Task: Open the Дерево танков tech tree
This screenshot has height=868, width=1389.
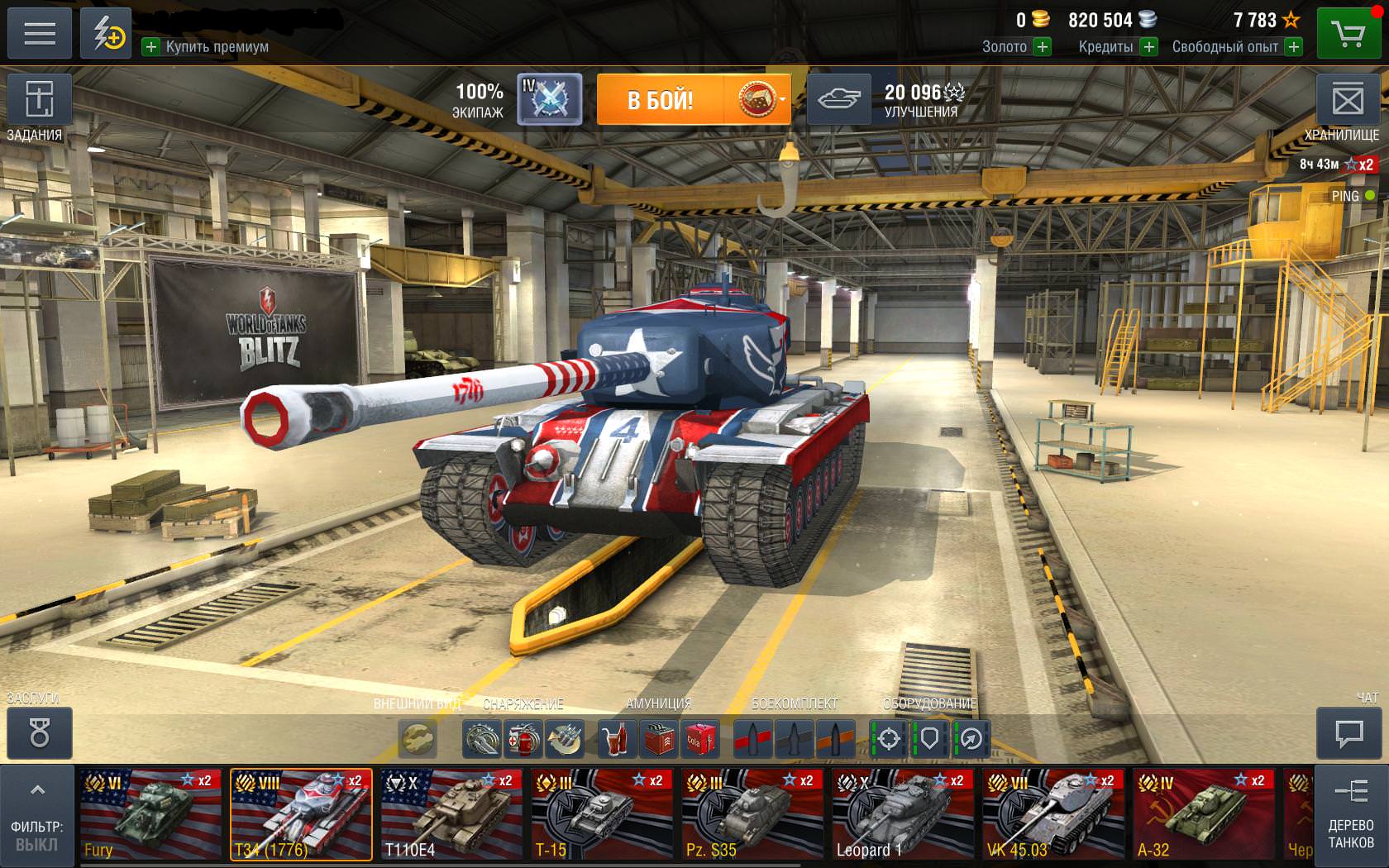Action: point(1351,816)
